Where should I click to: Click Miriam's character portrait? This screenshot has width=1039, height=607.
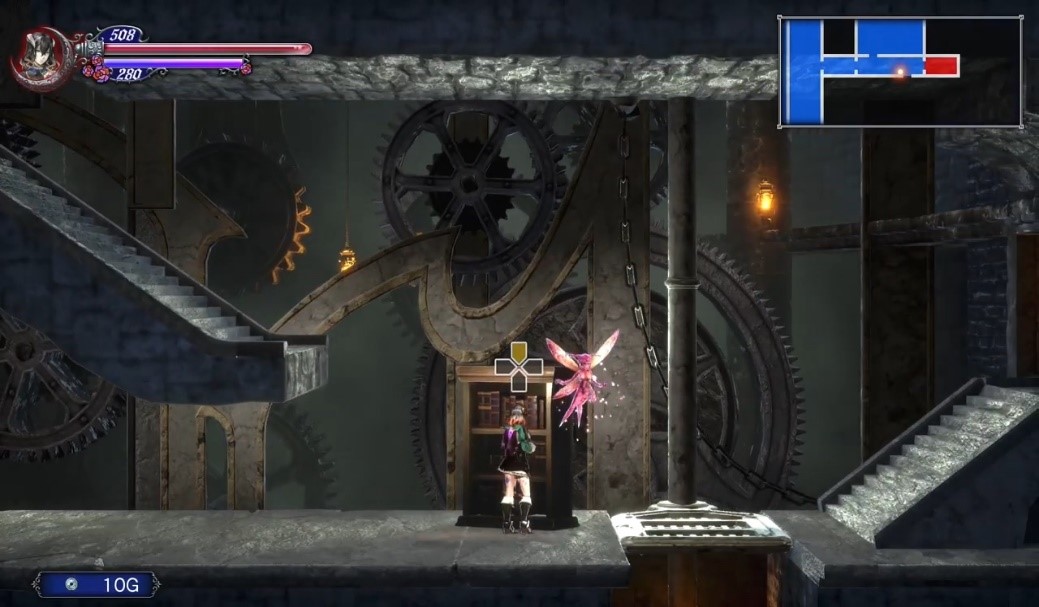[x=39, y=56]
